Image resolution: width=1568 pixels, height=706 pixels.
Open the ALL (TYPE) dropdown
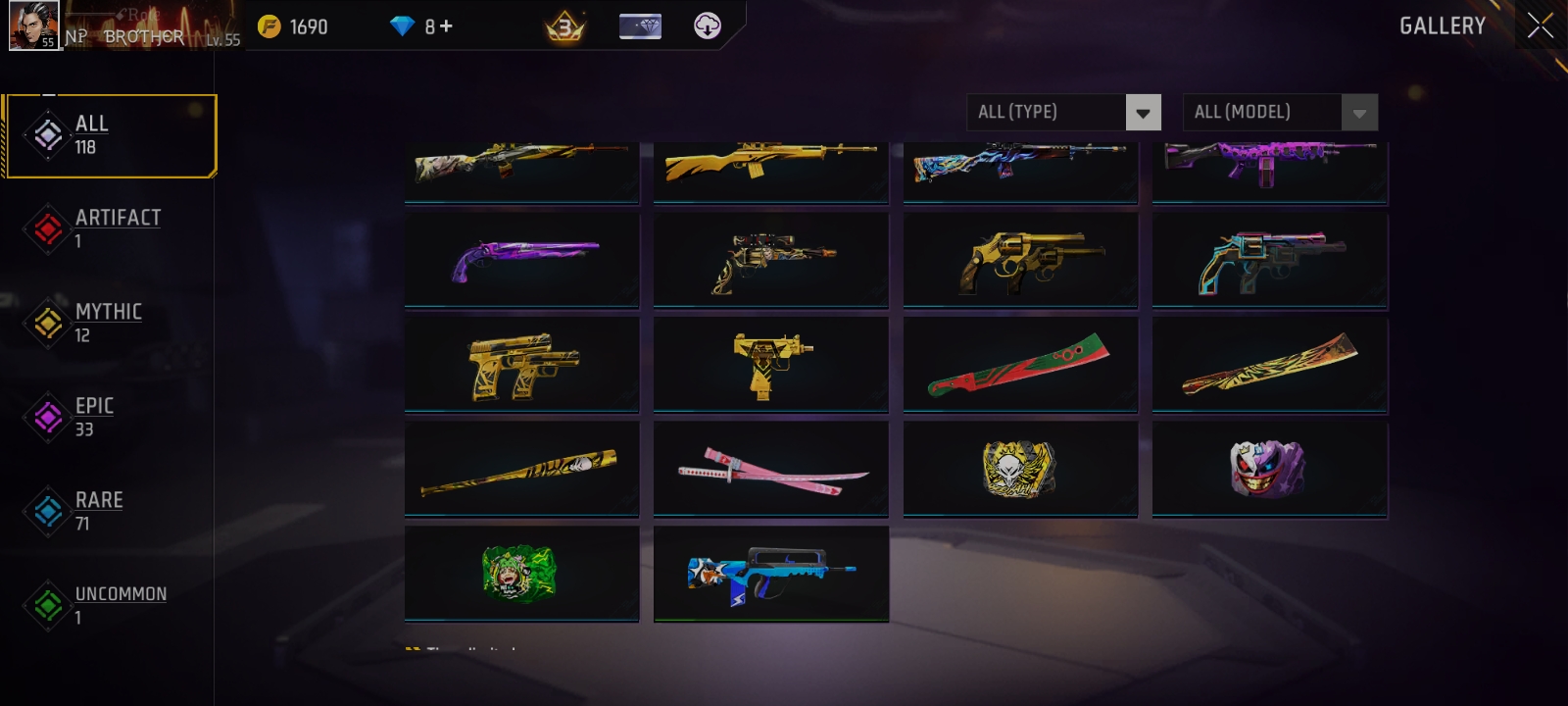[x=1063, y=112]
